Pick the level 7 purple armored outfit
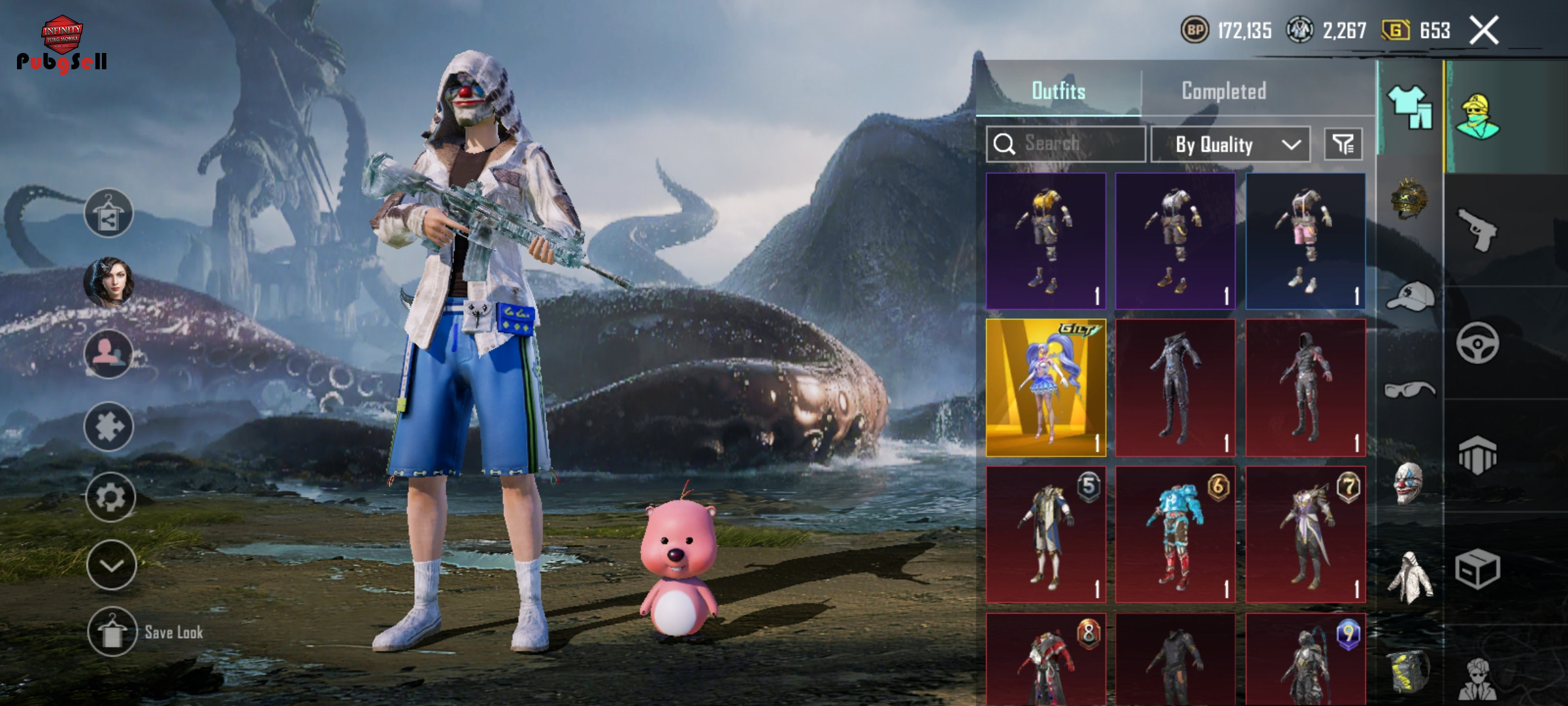1568x706 pixels. pos(1305,535)
